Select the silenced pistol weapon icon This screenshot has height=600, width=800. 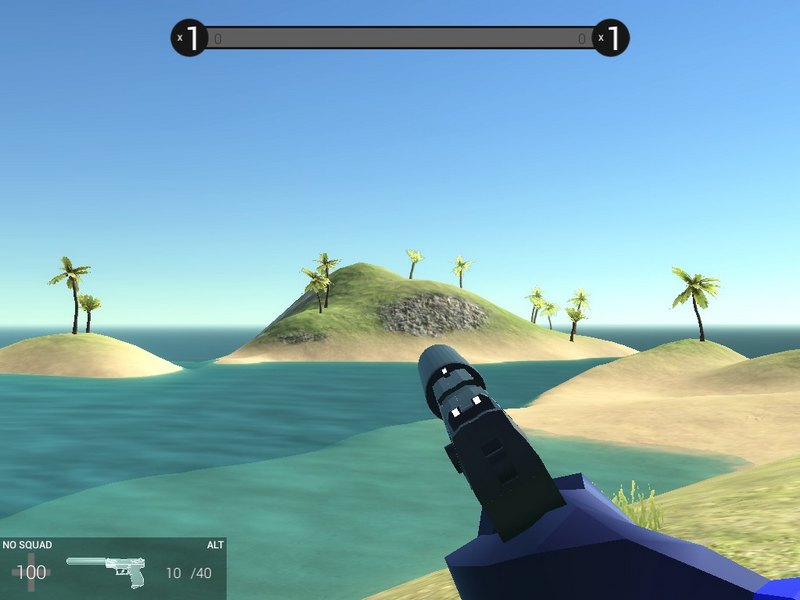[108, 571]
